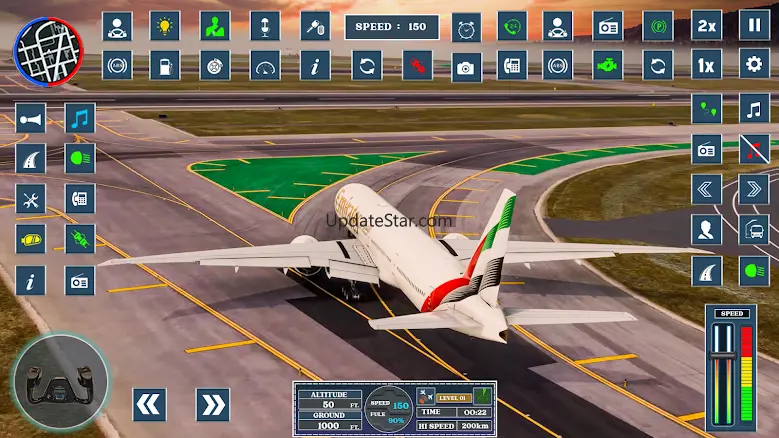Set game speed to 2x
Image resolution: width=779 pixels, height=438 pixels.
tap(707, 26)
